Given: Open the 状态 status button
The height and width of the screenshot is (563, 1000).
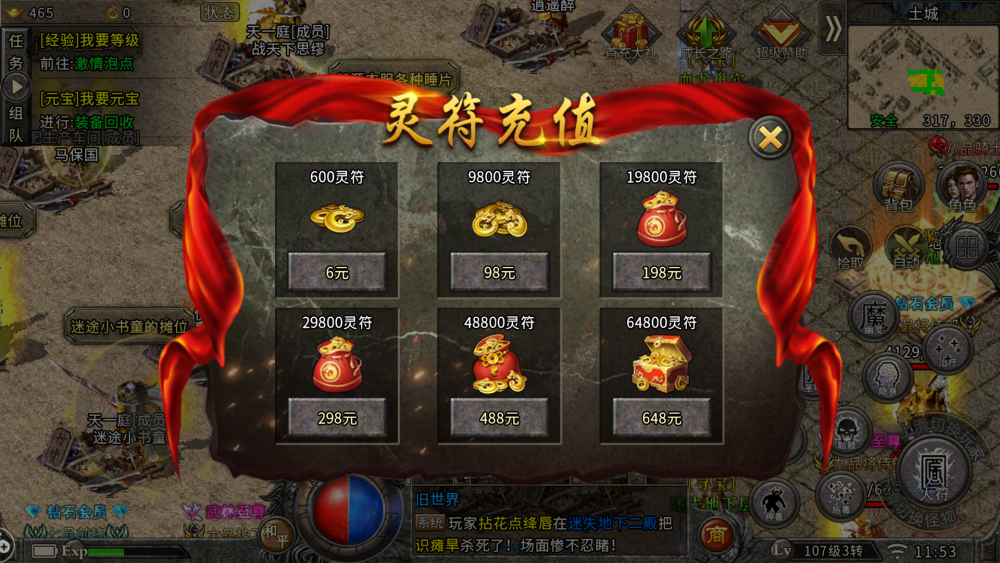Looking at the screenshot, I should [x=219, y=12].
